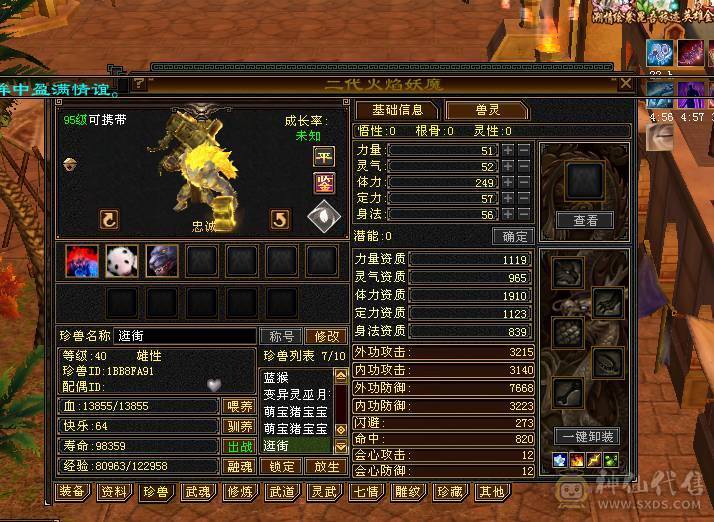Image resolution: width=714 pixels, height=522 pixels.
Task: Click the 融魂 button
Action: [x=239, y=466]
